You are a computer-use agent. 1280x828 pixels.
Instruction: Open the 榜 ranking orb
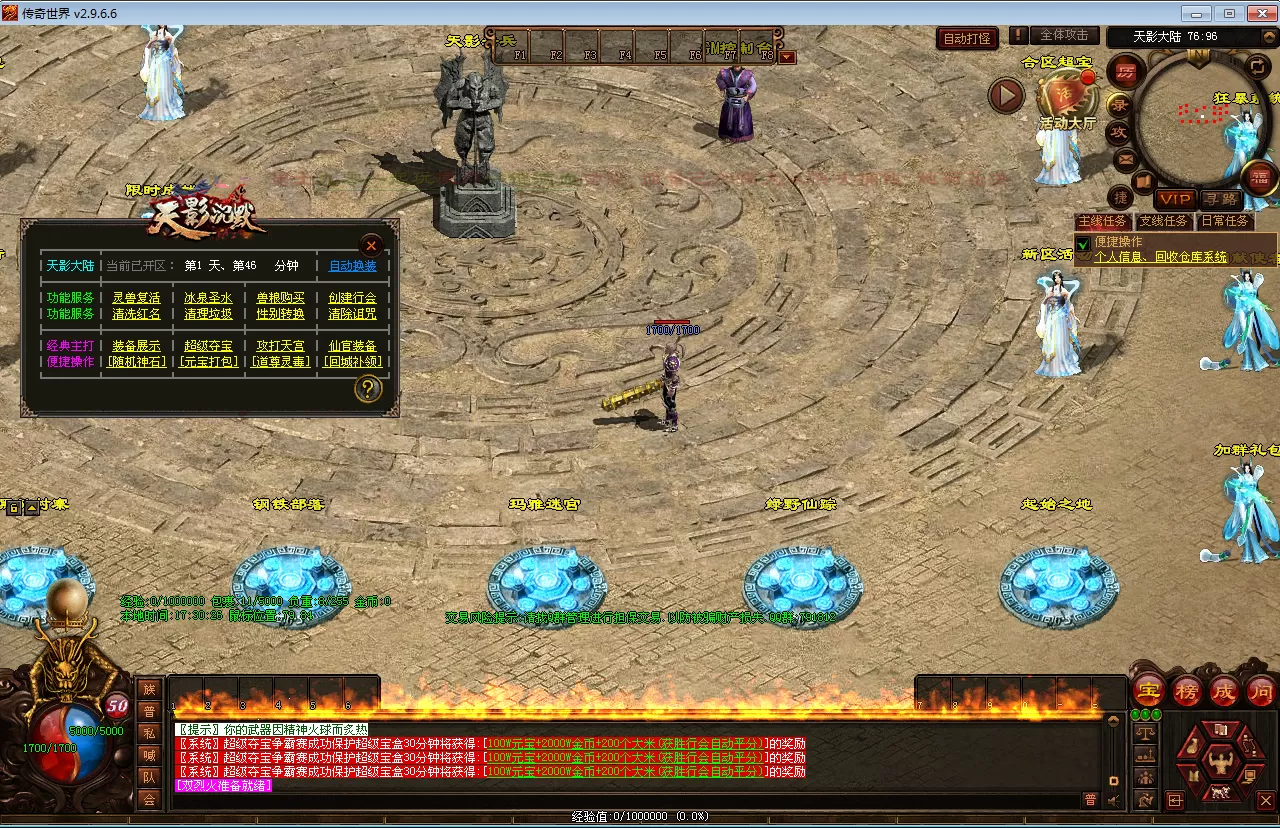(1187, 691)
